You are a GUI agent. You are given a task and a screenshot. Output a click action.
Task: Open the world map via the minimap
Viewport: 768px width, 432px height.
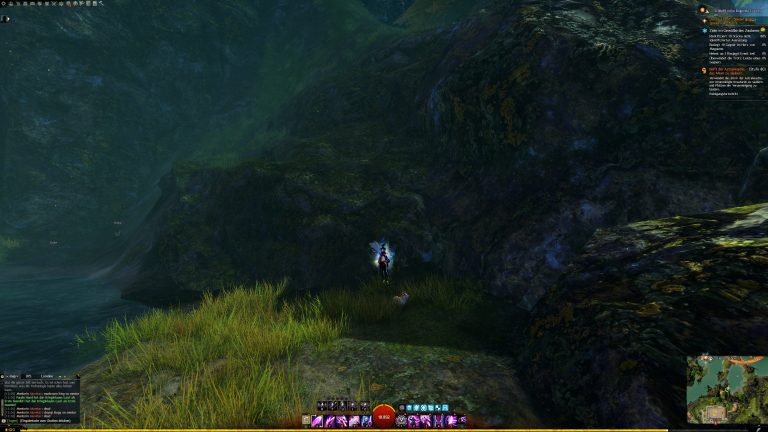tap(726, 389)
